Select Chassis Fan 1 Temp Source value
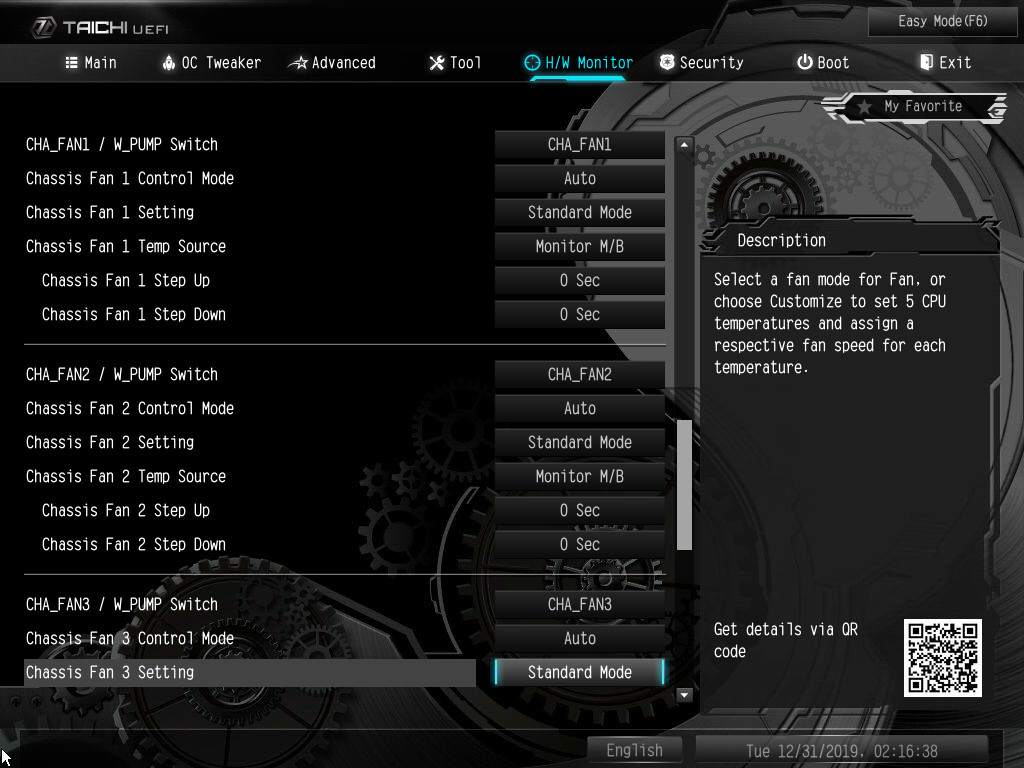The image size is (1024, 768). (x=580, y=246)
